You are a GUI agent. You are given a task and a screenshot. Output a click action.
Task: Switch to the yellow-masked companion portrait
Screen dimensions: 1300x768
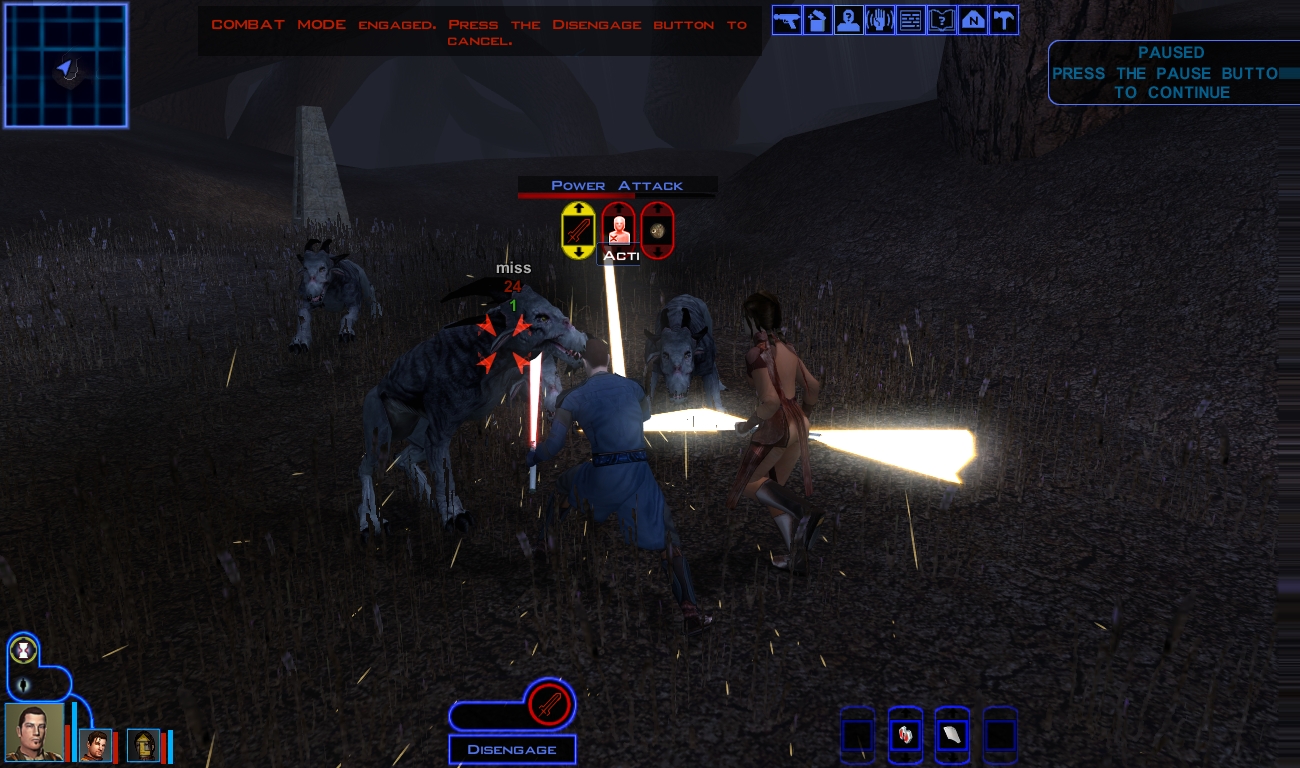(144, 745)
